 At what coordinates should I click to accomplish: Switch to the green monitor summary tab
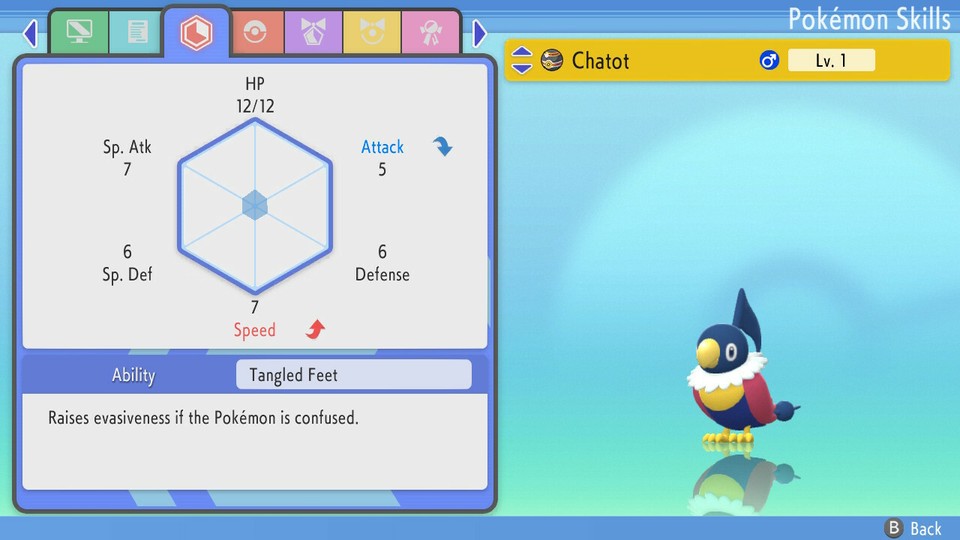pyautogui.click(x=79, y=33)
